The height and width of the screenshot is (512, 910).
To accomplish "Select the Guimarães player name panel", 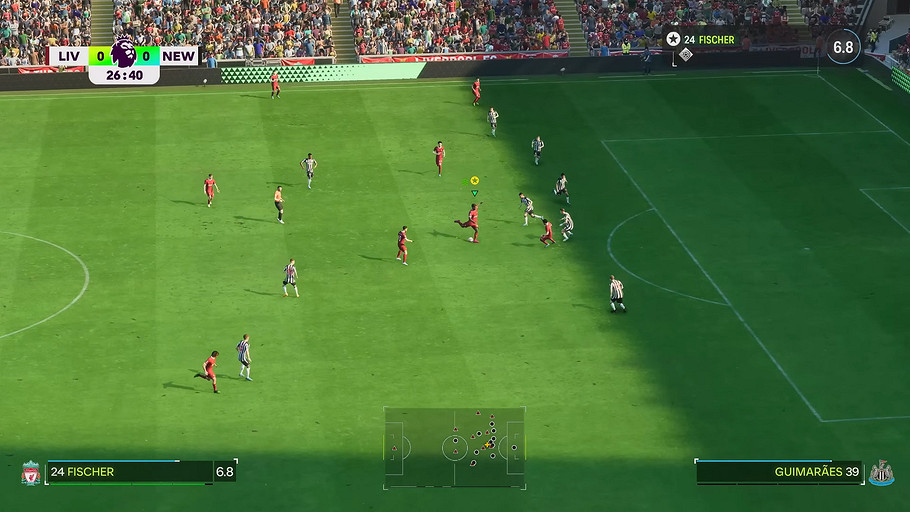I will point(778,472).
